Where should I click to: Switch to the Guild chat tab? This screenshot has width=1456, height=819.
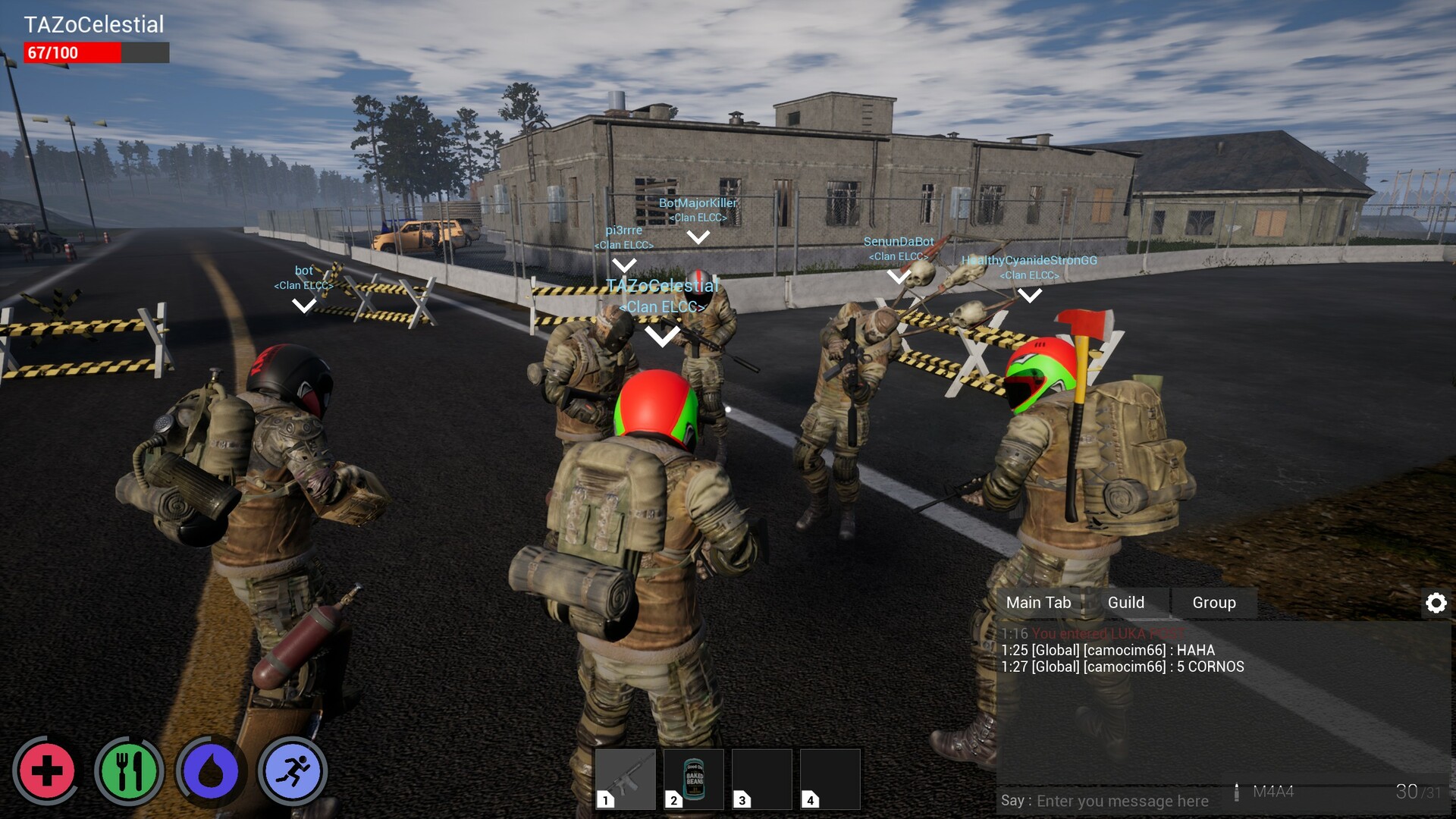coord(1127,602)
